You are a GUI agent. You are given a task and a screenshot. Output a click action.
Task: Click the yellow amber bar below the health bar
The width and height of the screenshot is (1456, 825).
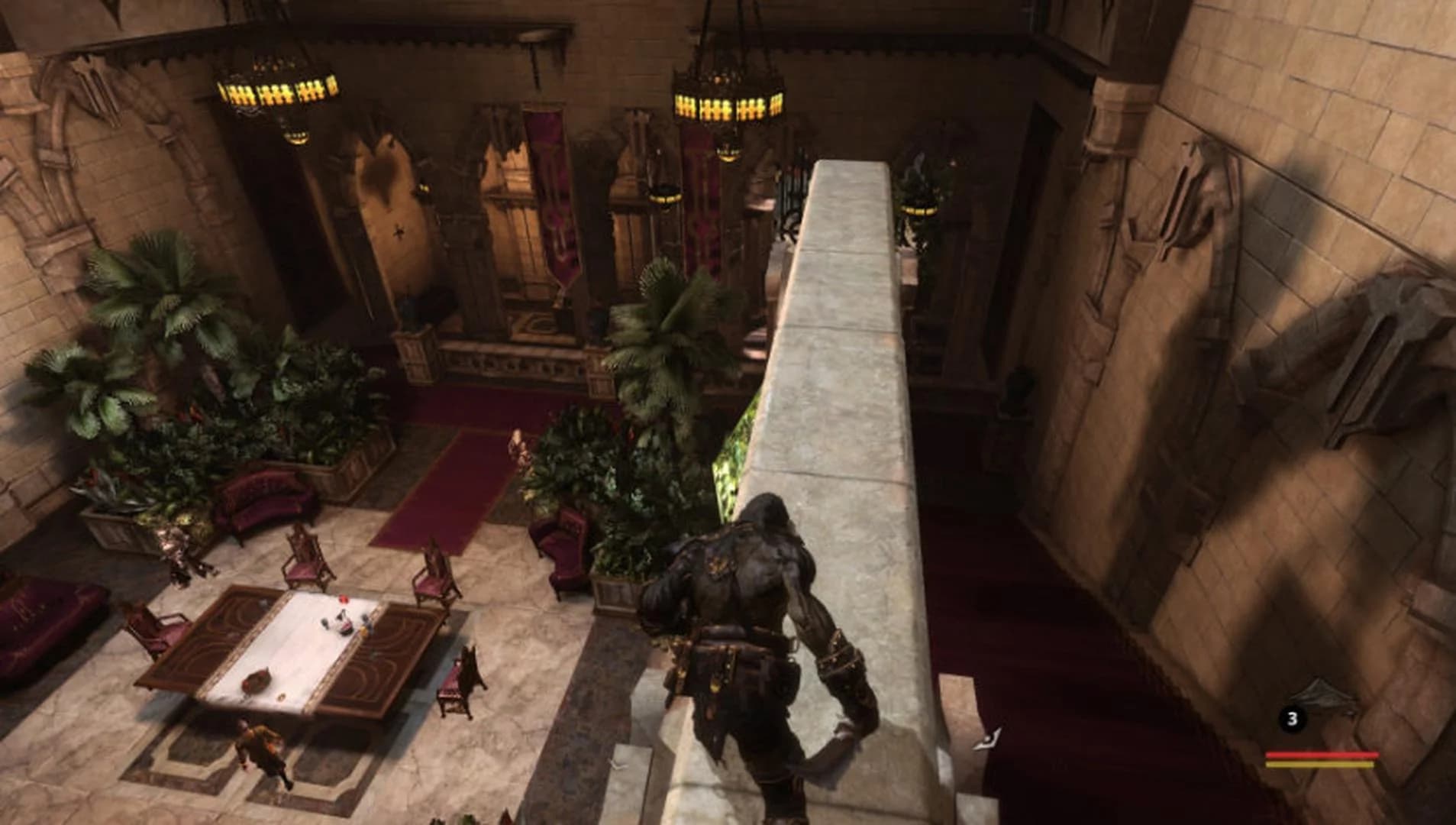pyautogui.click(x=1319, y=764)
